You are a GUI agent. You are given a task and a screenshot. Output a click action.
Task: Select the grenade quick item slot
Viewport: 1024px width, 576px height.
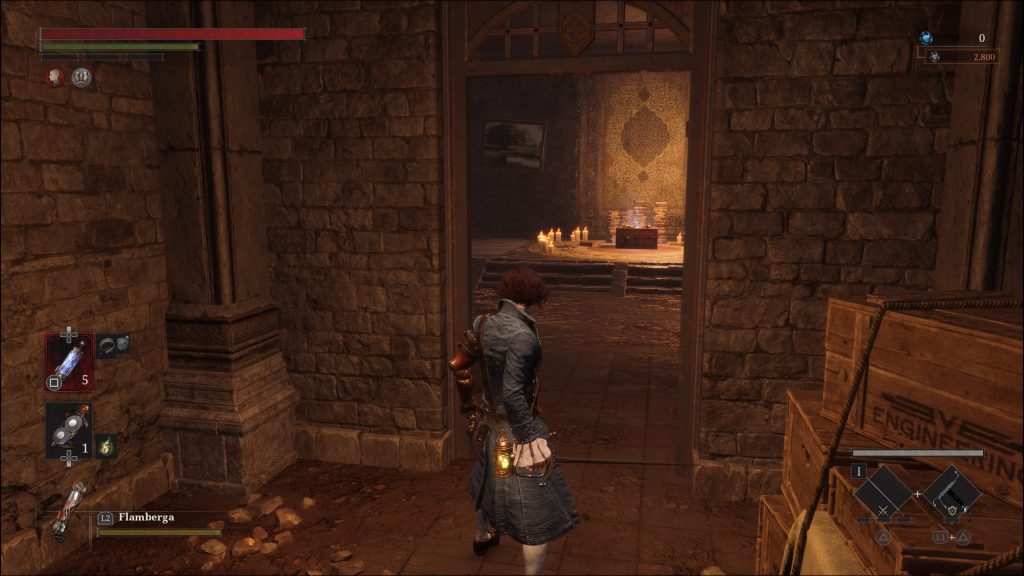(x=68, y=430)
